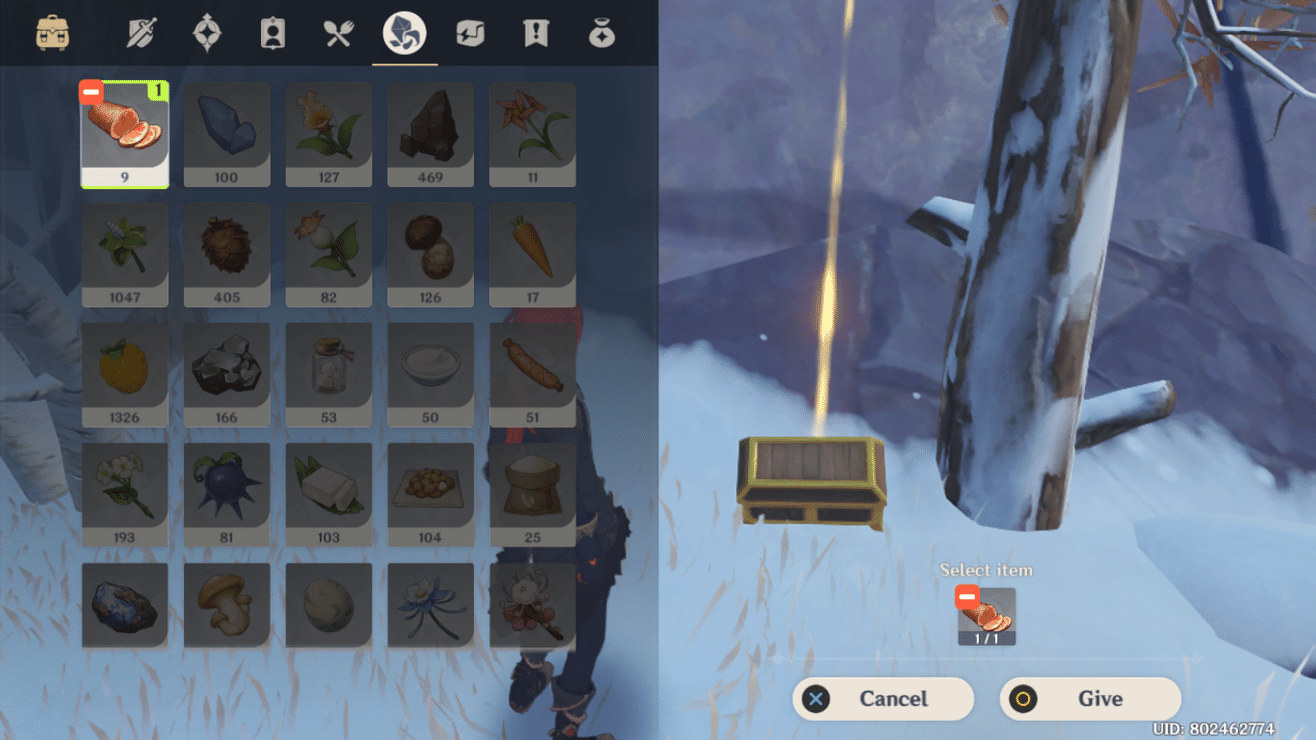The image size is (1316, 740).
Task: Pick the Wolfhook berry item
Action: [226, 493]
